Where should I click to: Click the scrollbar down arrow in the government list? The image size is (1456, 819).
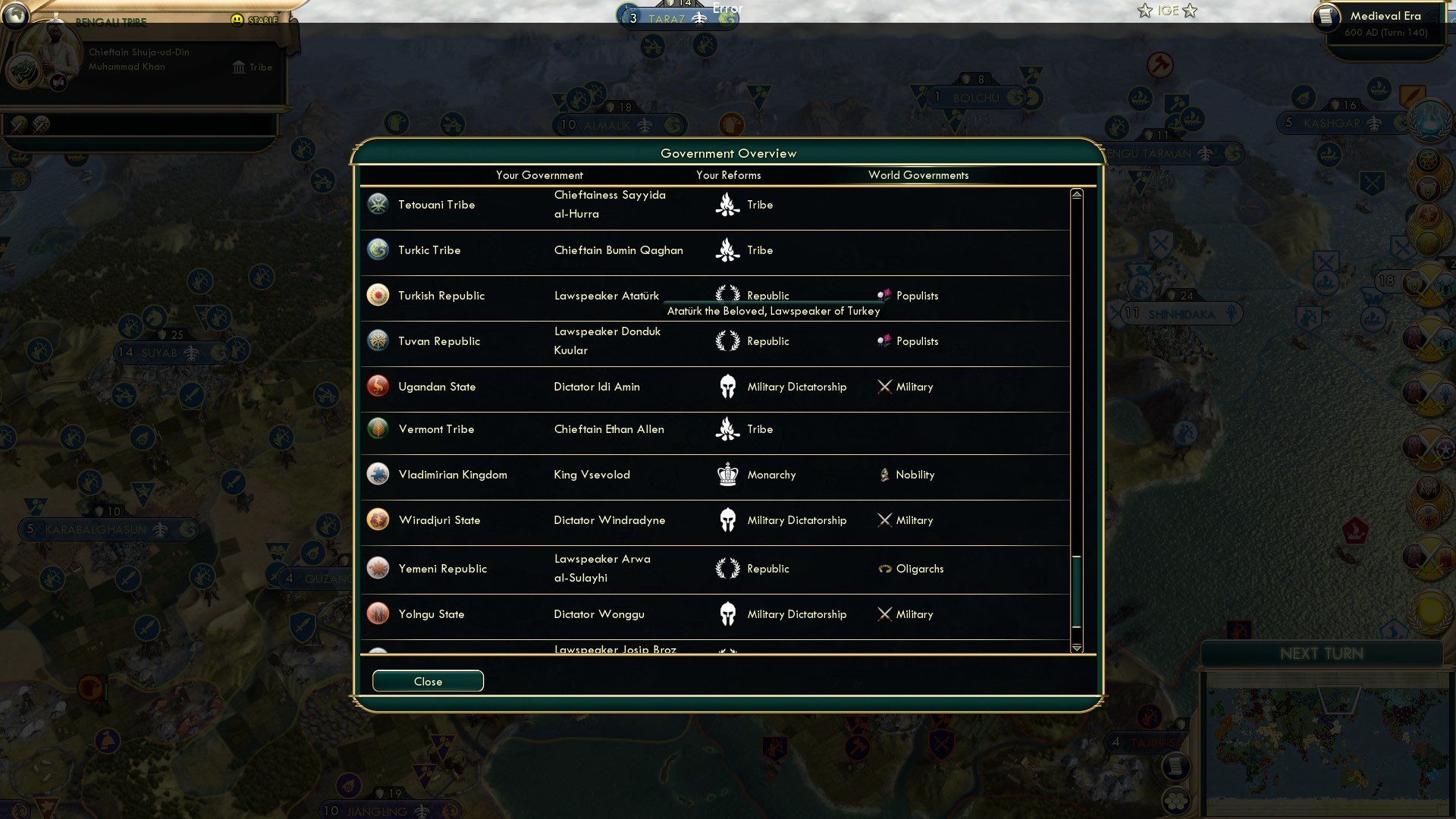pyautogui.click(x=1076, y=648)
